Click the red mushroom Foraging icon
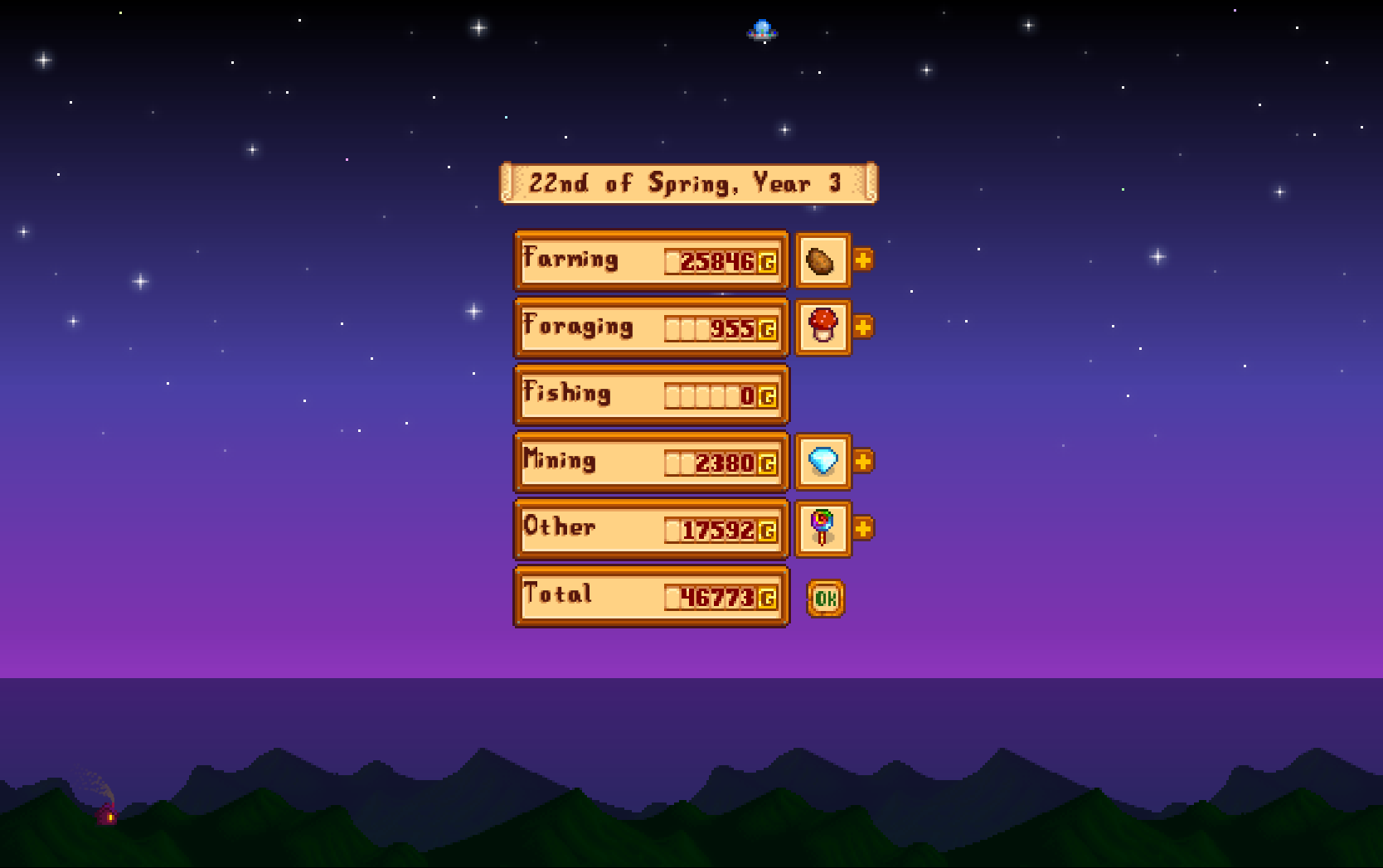The height and width of the screenshot is (868, 1383). (823, 327)
